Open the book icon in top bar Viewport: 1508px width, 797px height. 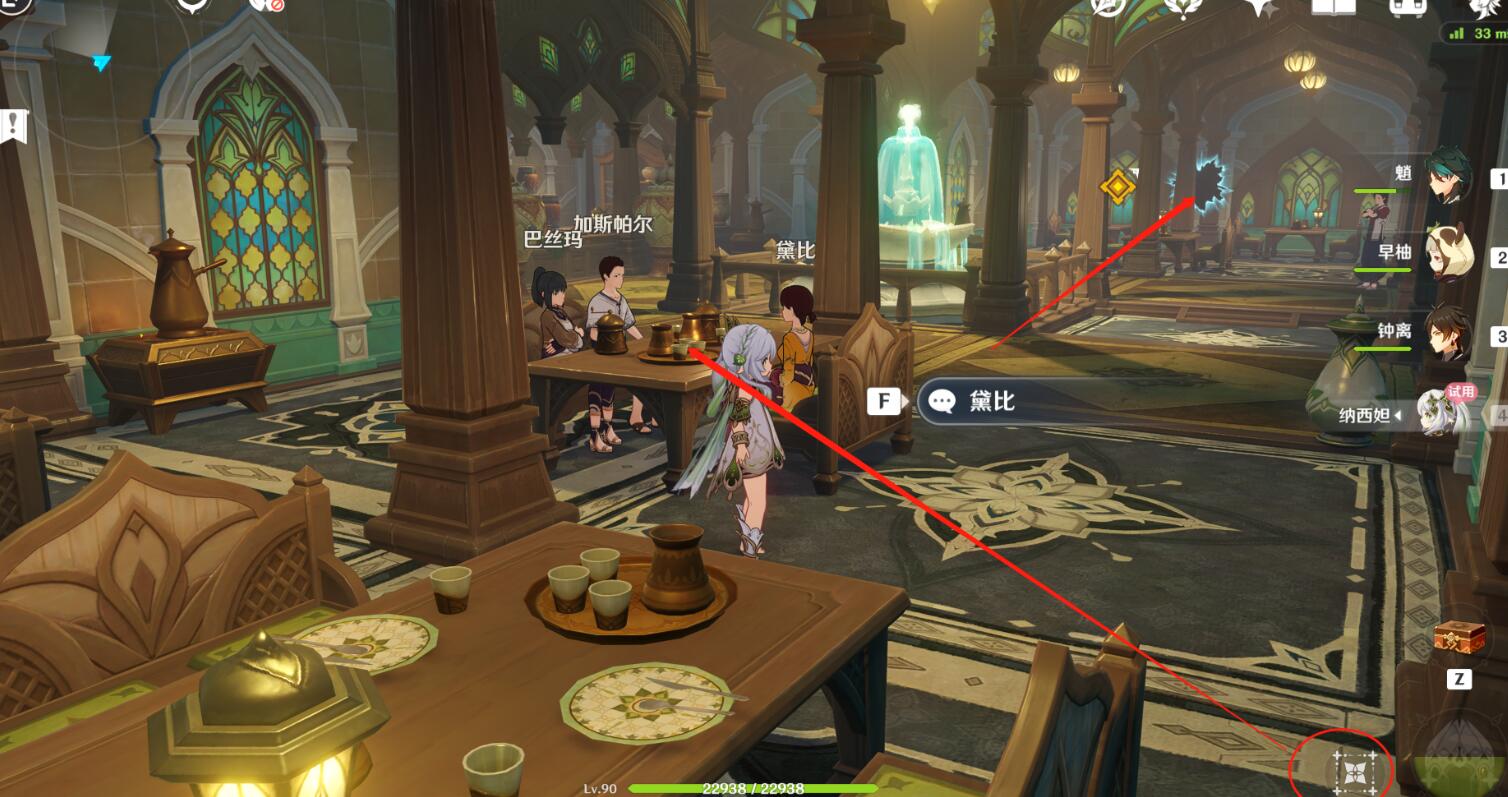tap(1331, 8)
